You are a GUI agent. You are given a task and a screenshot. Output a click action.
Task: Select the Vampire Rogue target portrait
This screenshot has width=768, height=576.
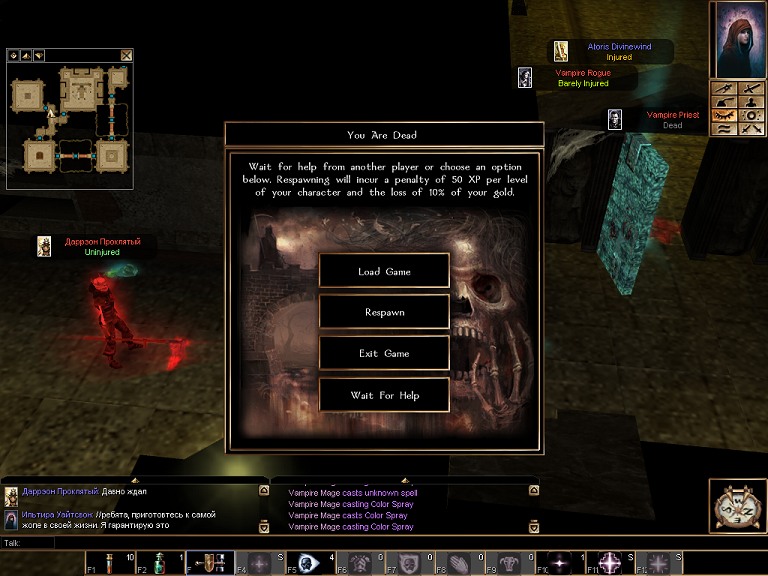click(525, 78)
